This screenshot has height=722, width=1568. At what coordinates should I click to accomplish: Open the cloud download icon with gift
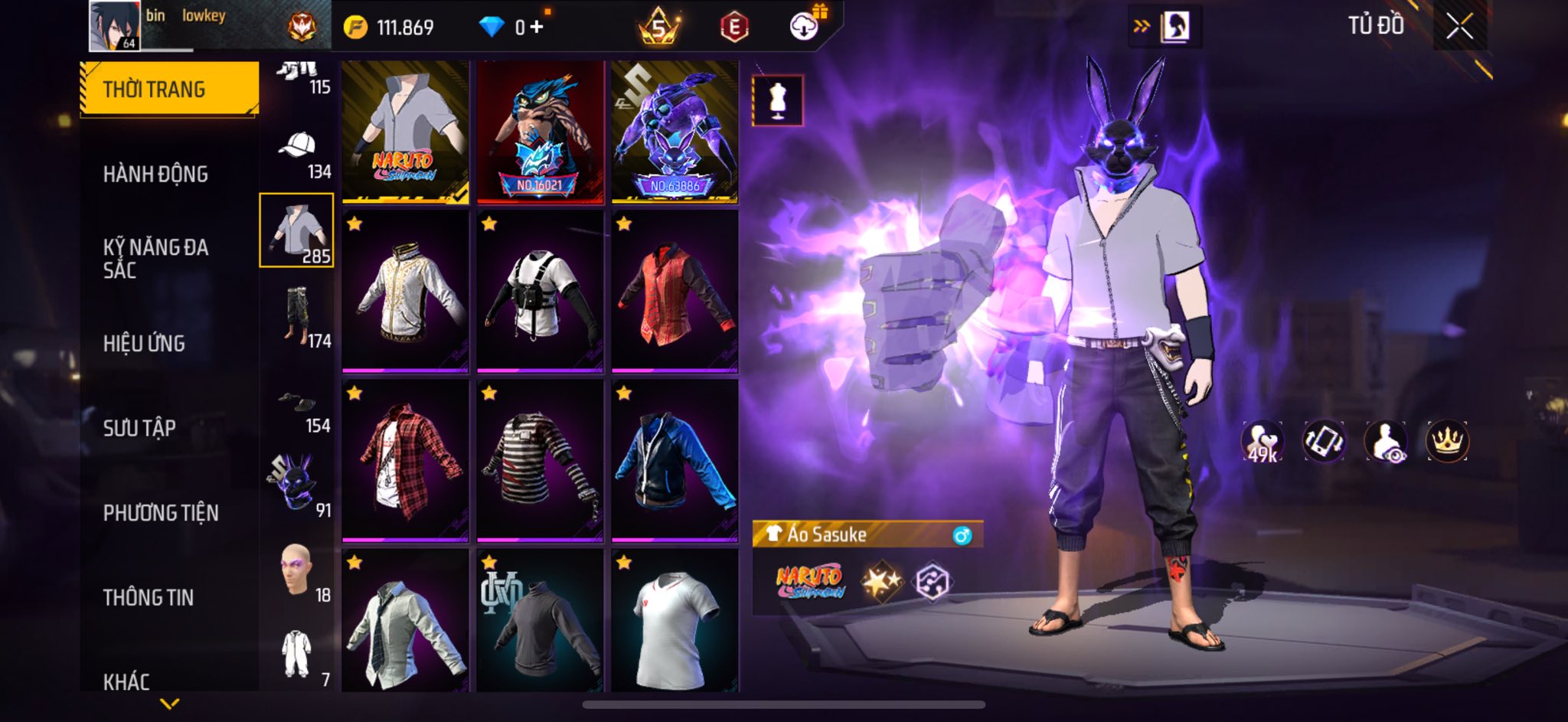point(805,28)
